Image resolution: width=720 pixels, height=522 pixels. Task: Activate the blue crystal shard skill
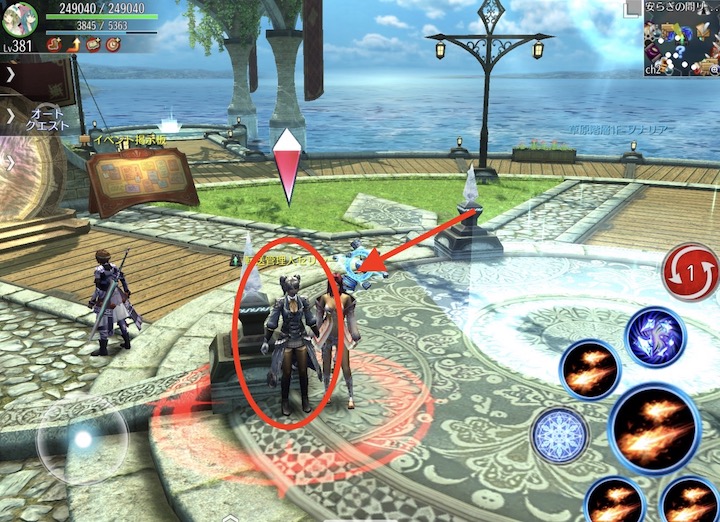655,337
